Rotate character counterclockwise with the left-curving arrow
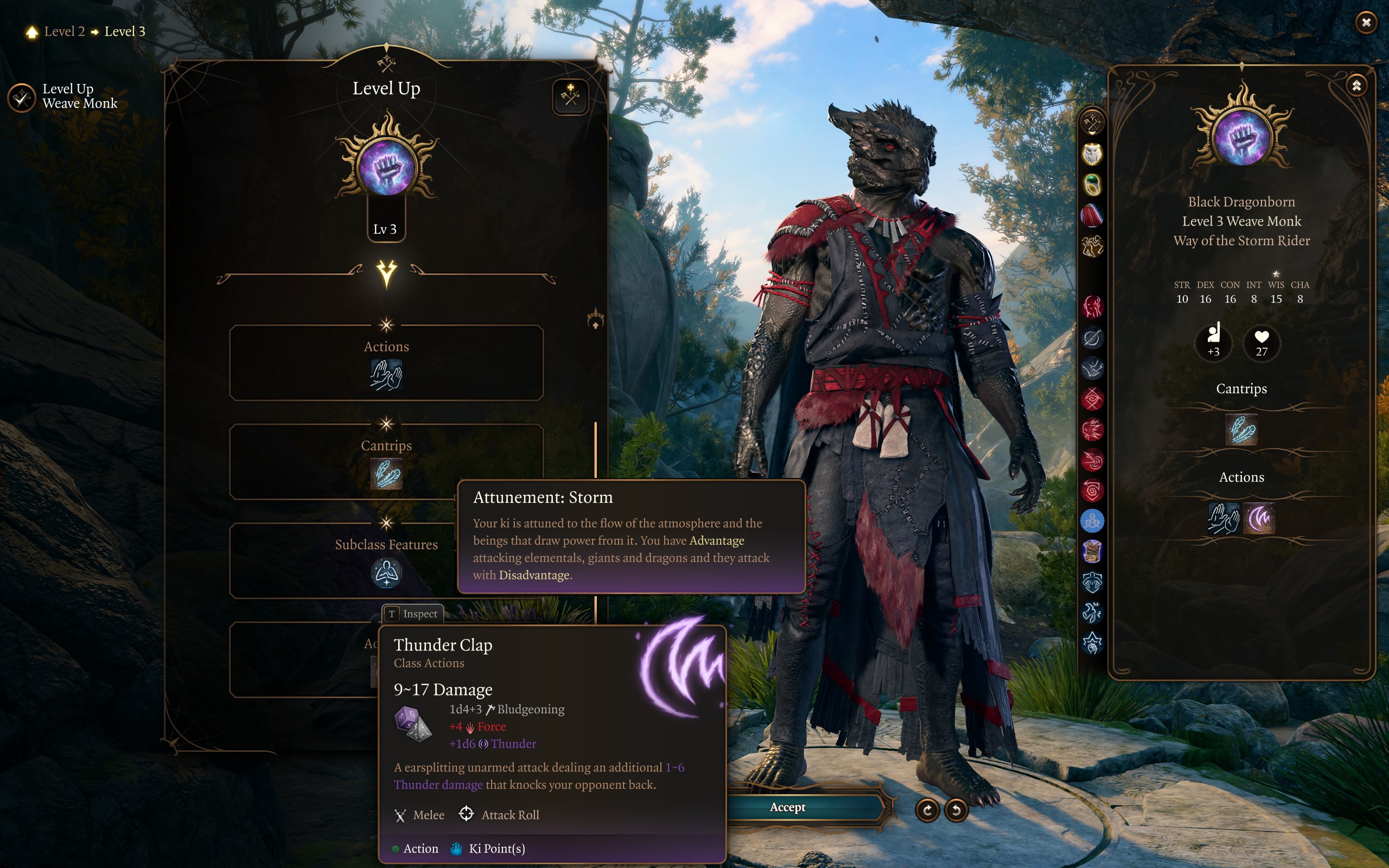 (x=956, y=810)
